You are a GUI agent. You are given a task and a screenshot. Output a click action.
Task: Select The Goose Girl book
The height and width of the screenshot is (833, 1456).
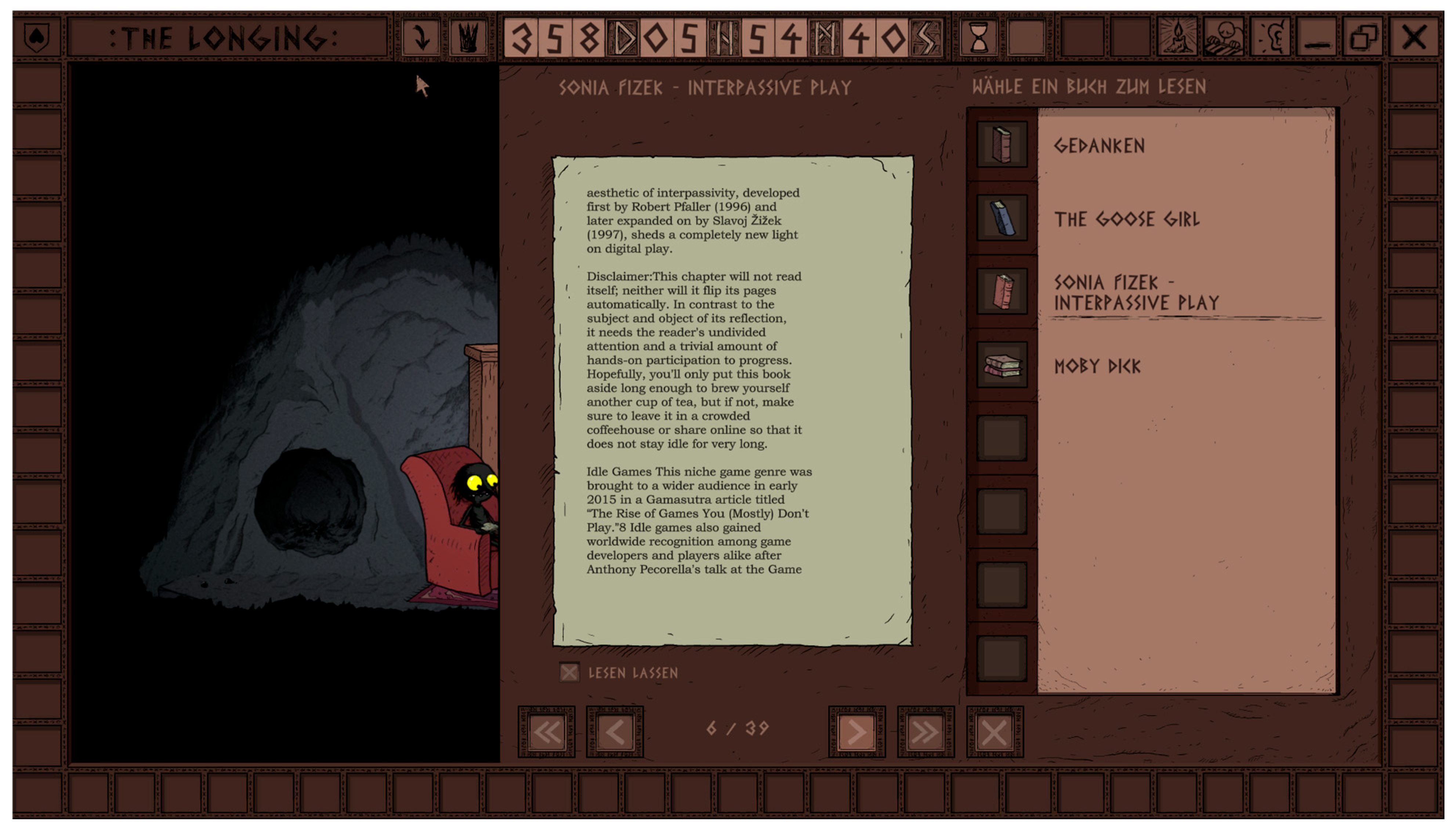1126,219
